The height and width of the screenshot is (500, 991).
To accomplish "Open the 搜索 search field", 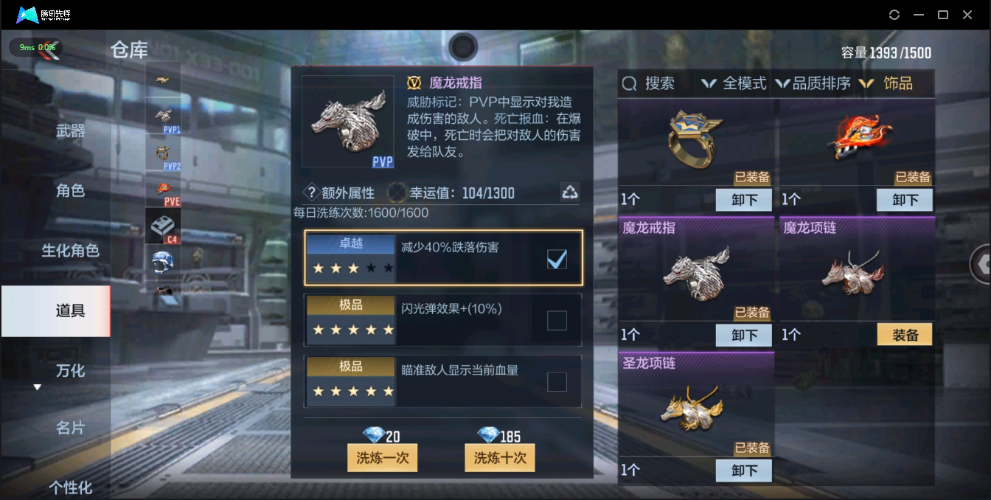I will coord(649,84).
